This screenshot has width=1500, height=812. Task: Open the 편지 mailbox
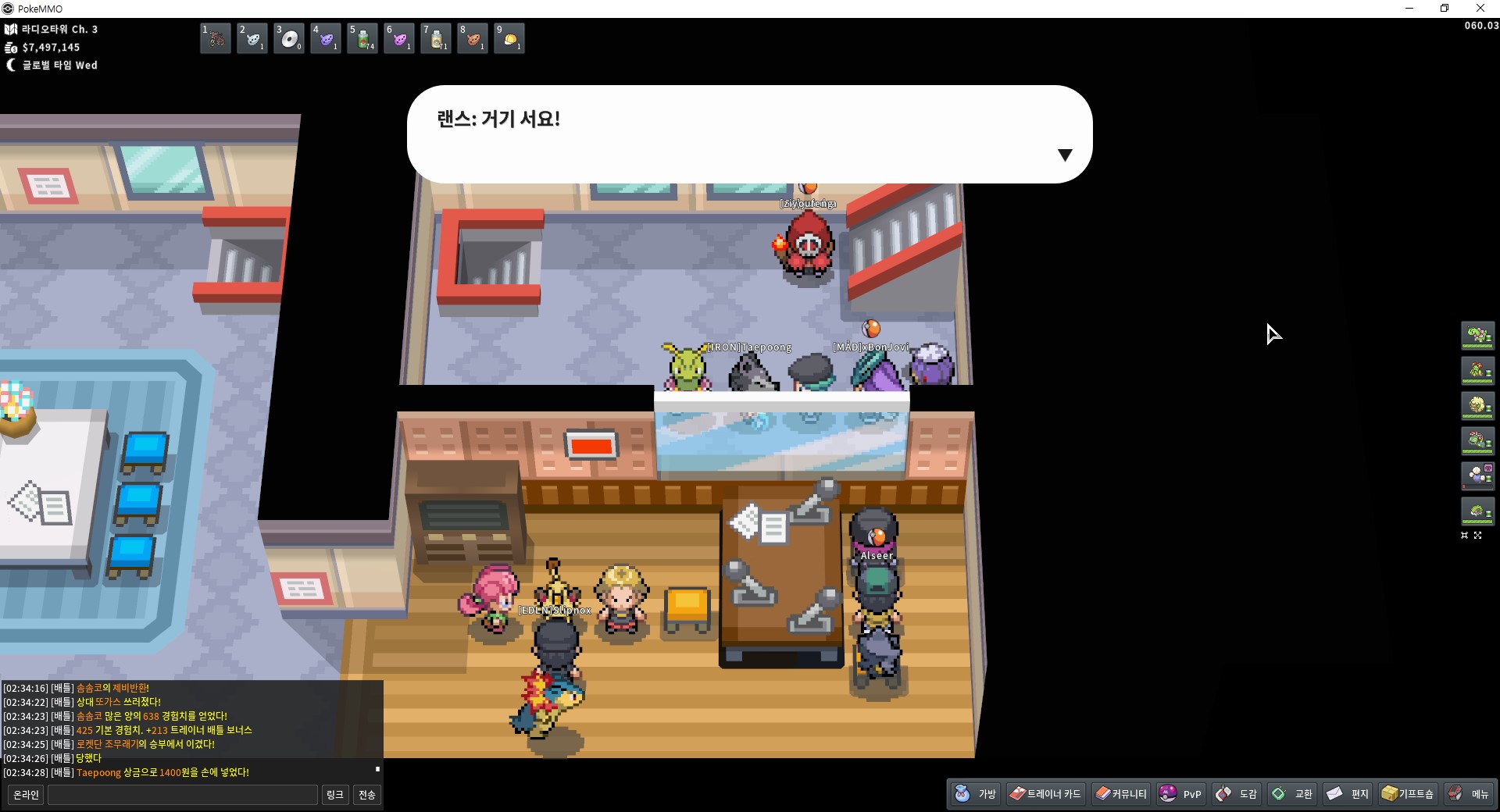pos(1348,794)
